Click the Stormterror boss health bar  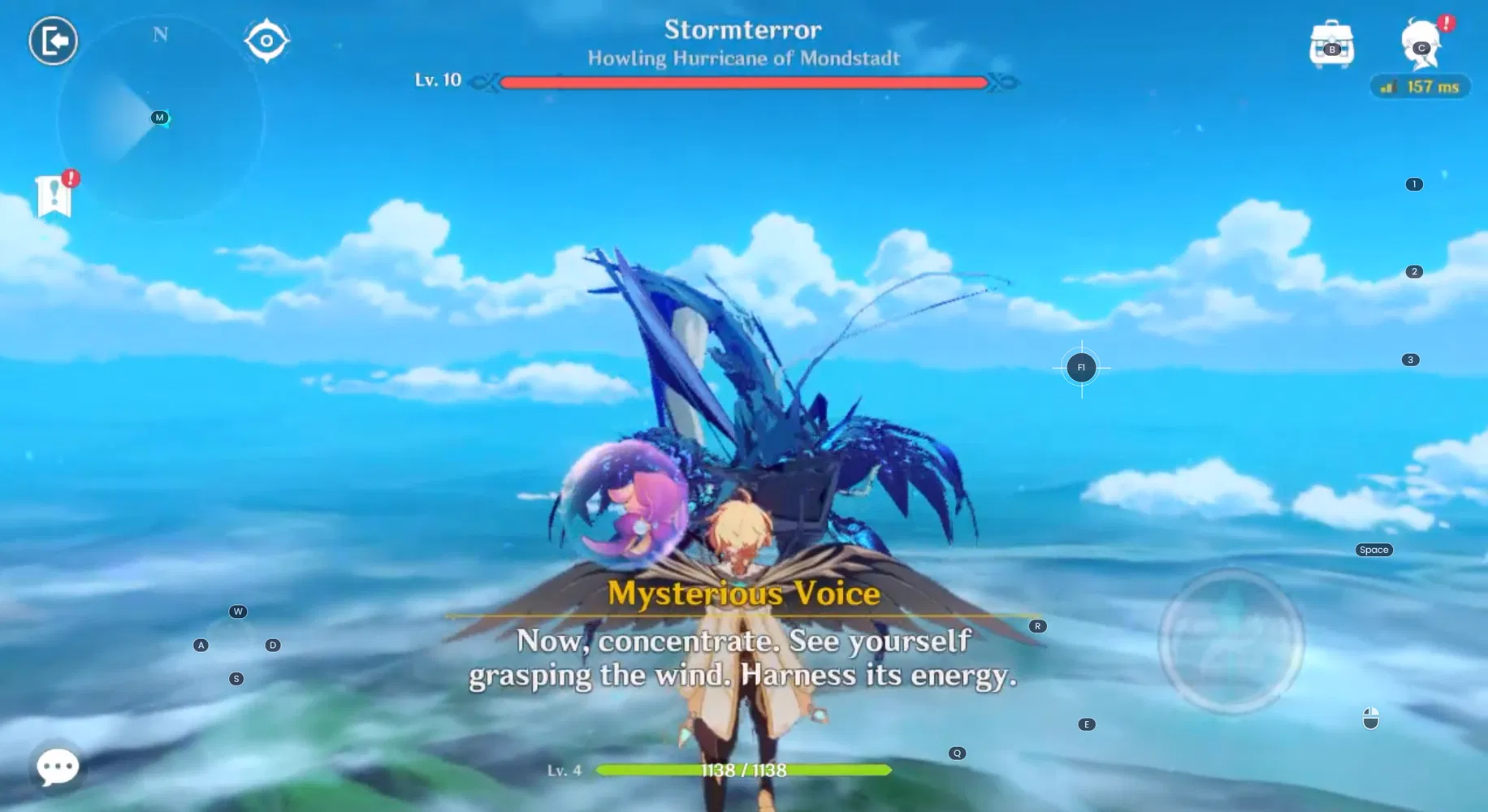click(743, 83)
